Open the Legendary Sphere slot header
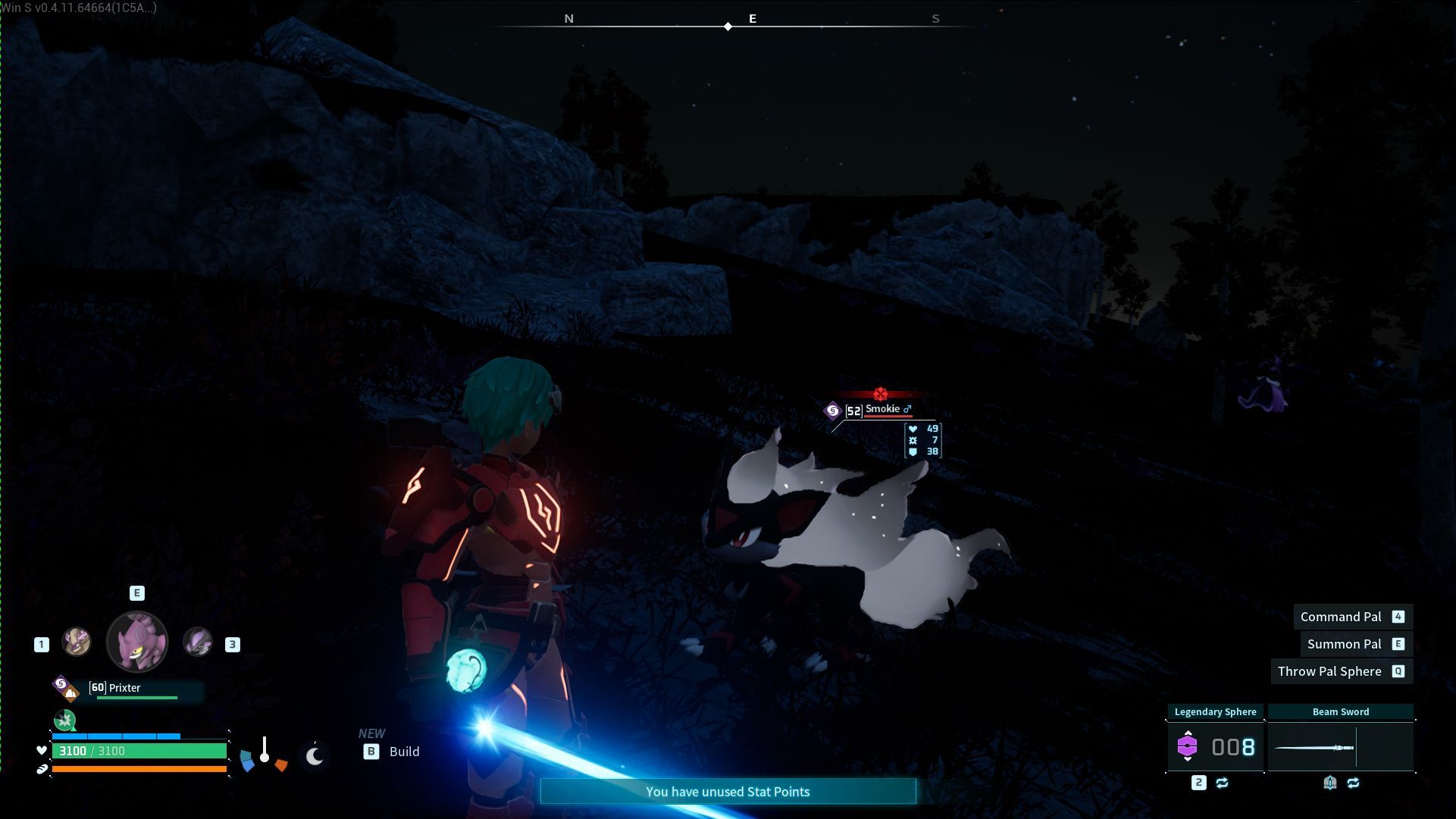The width and height of the screenshot is (1456, 819). coord(1216,711)
